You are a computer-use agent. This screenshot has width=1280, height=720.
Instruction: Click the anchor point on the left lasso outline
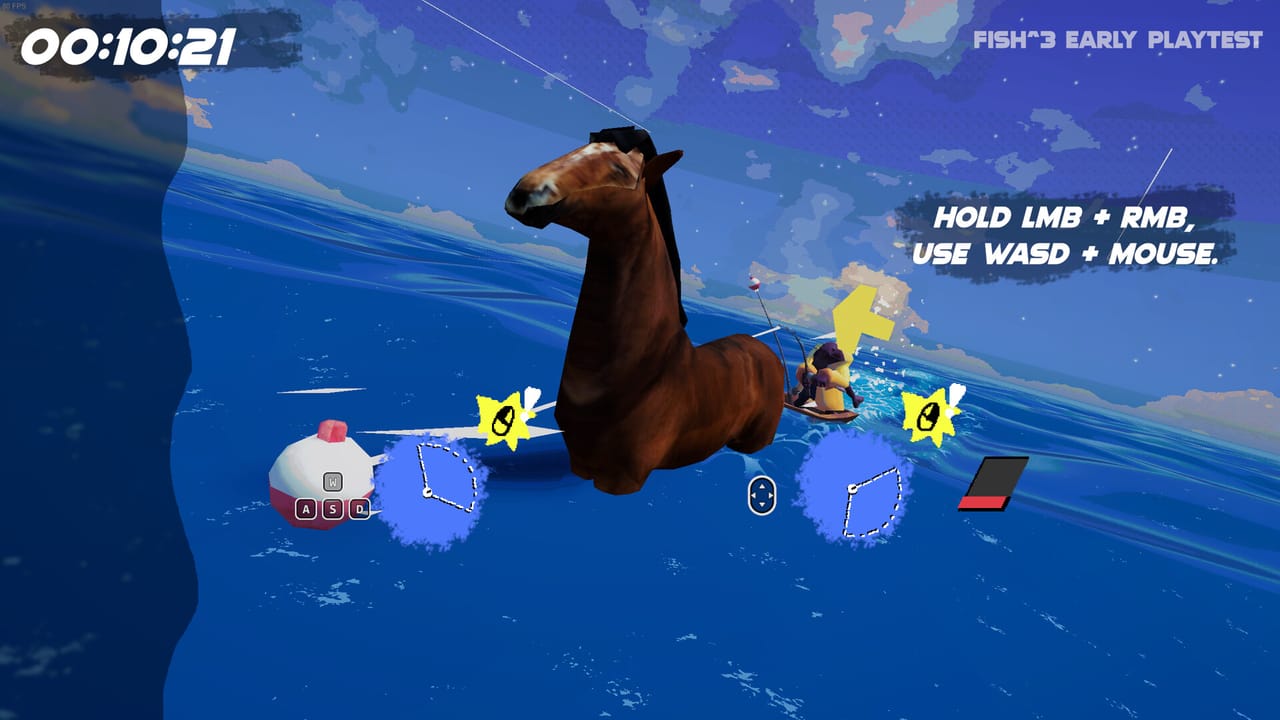[x=428, y=491]
